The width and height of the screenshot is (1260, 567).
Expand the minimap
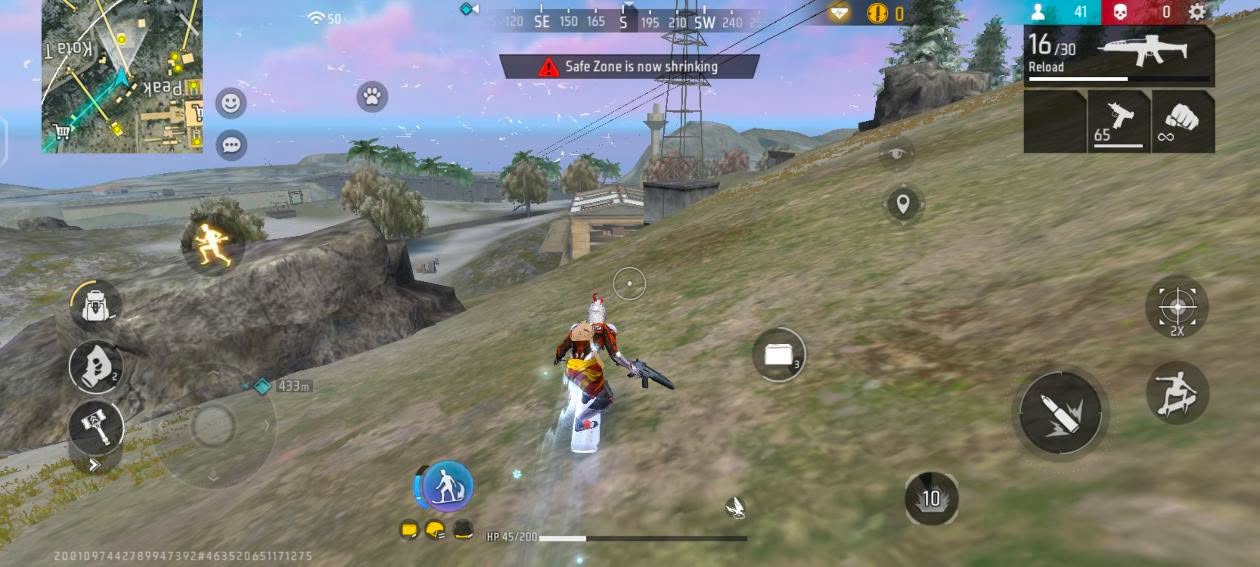click(x=121, y=76)
